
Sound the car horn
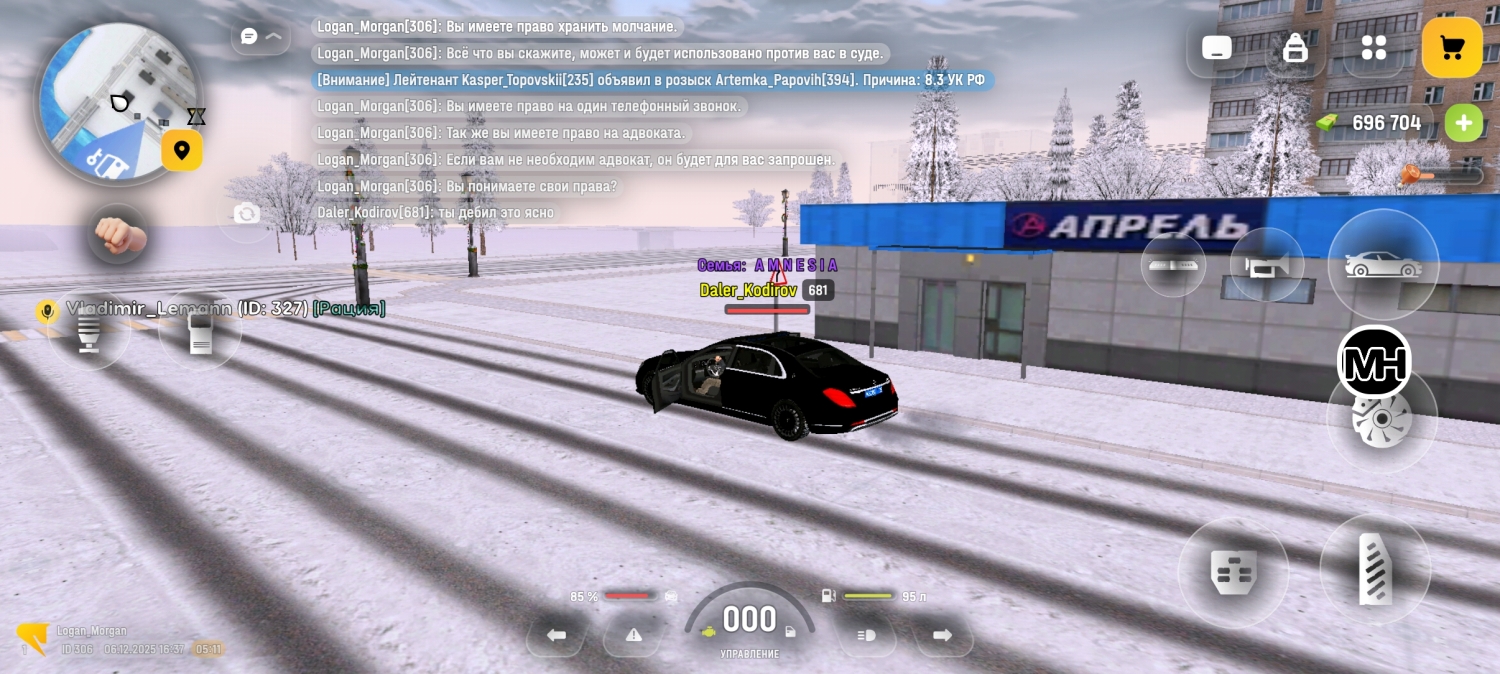(1266, 265)
